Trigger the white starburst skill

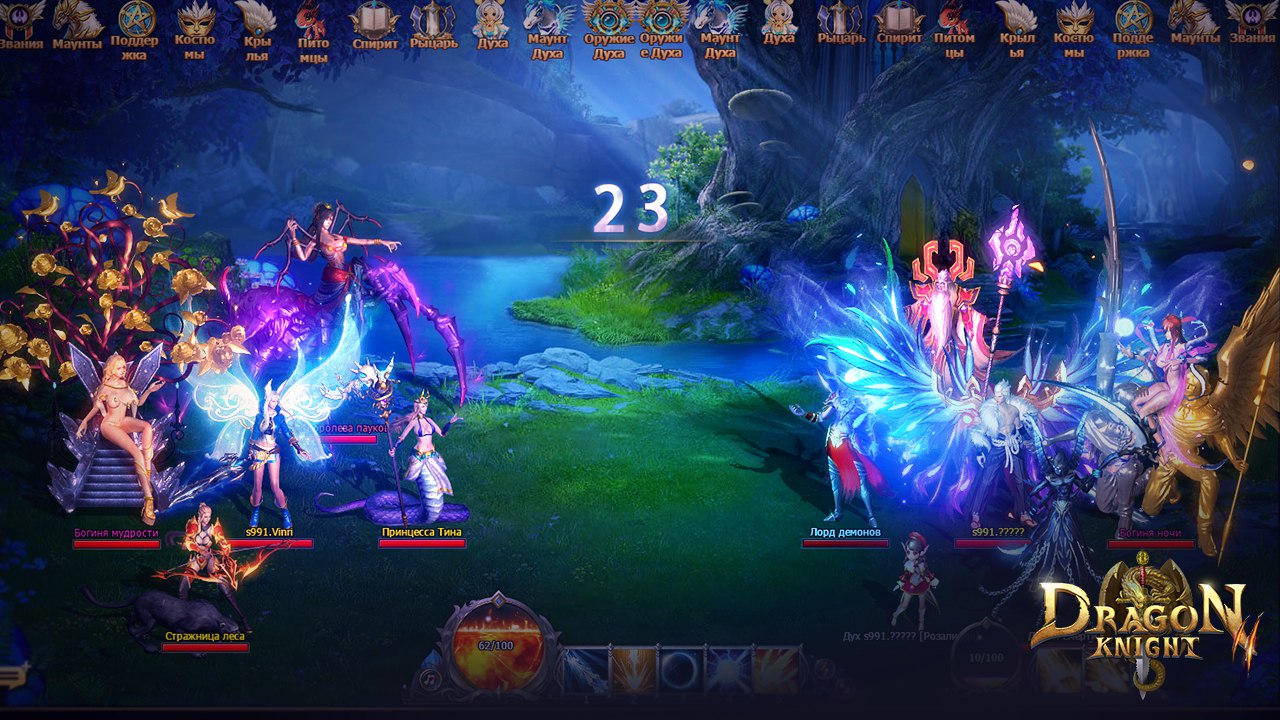[x=729, y=669]
